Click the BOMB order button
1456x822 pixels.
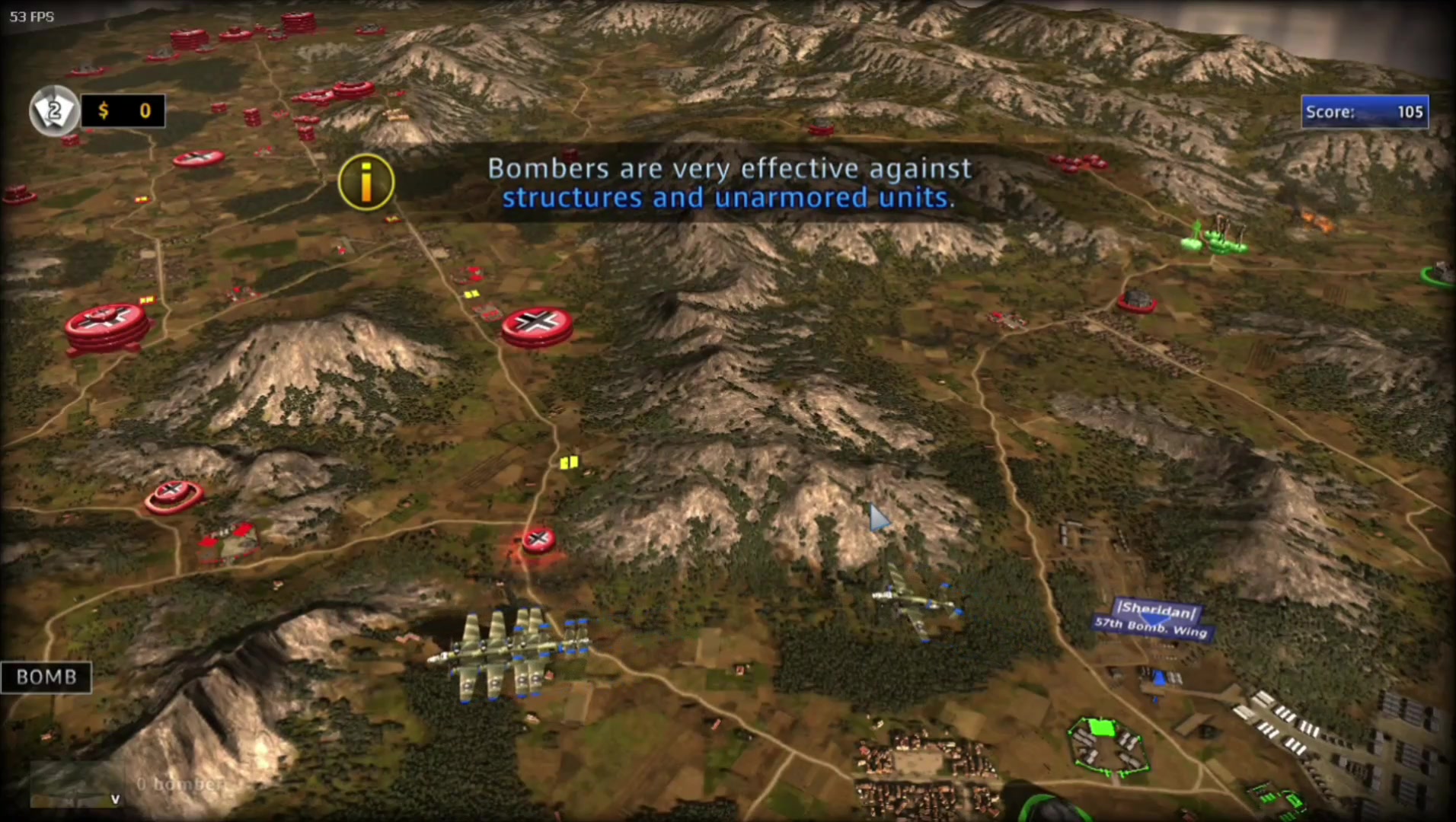(46, 677)
